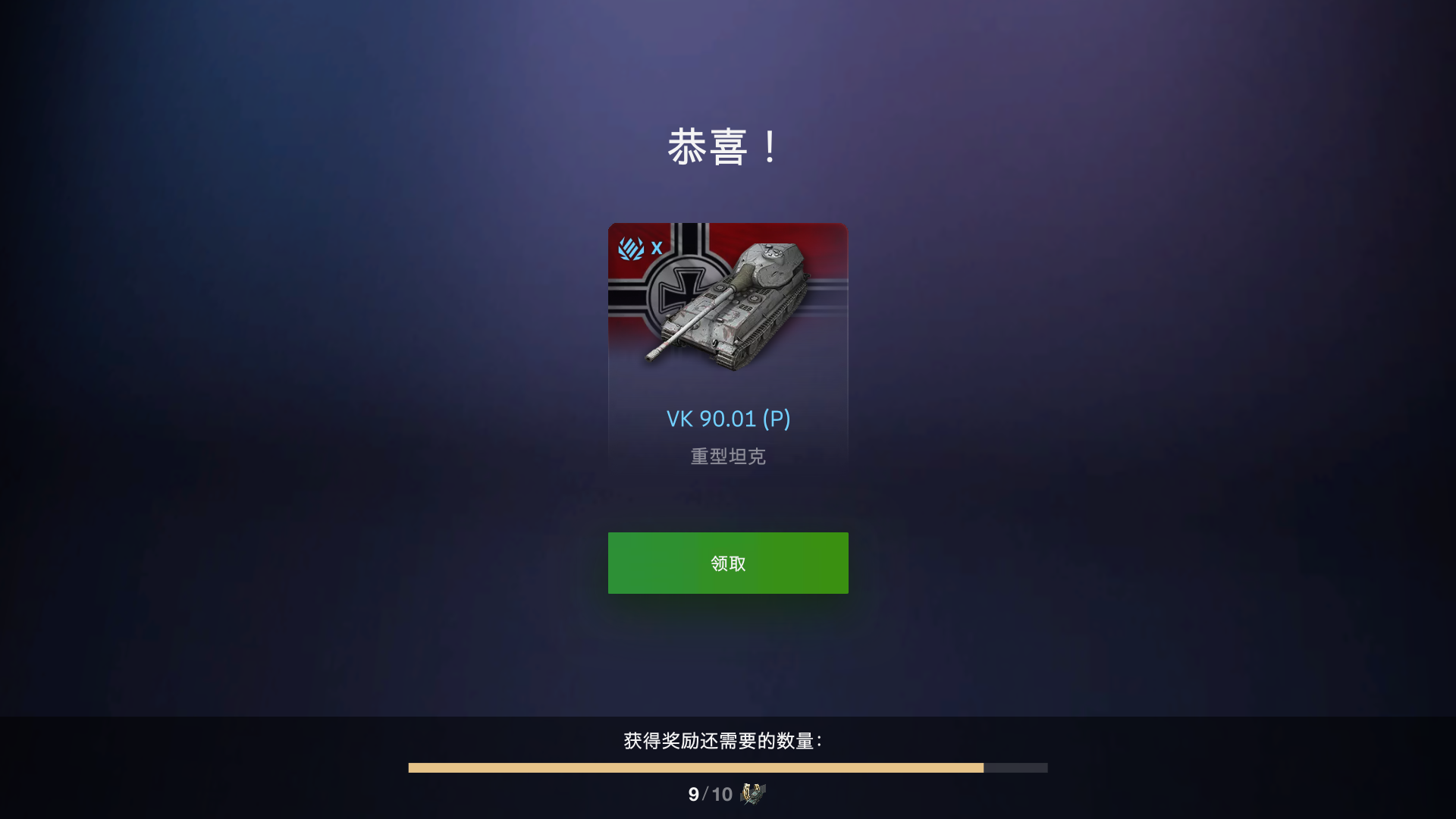
Task: Click the heavy tank class label 重型坦克
Action: click(727, 456)
